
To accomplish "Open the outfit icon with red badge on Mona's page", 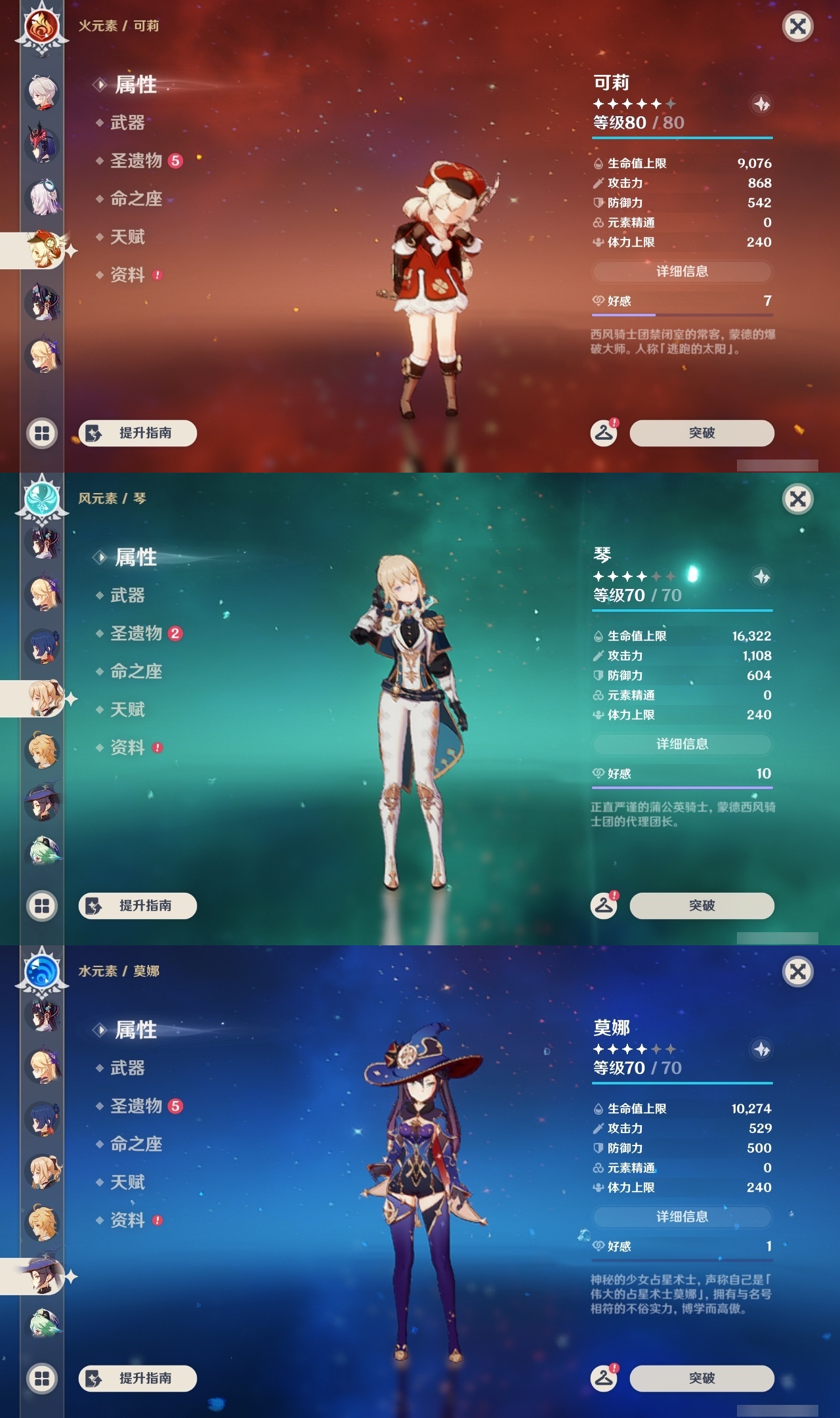I will pos(605,1377).
